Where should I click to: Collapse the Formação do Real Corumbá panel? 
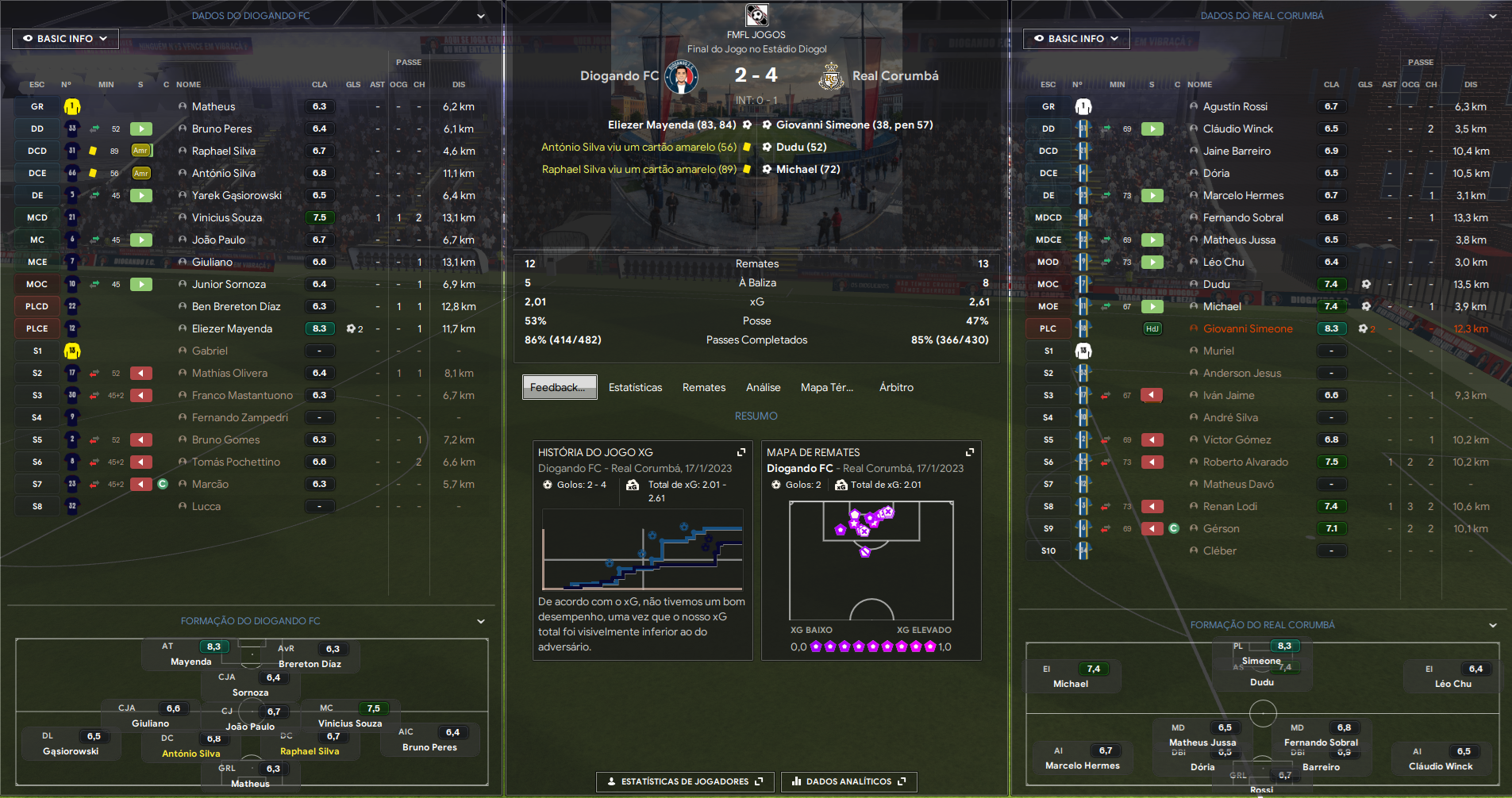point(1492,625)
